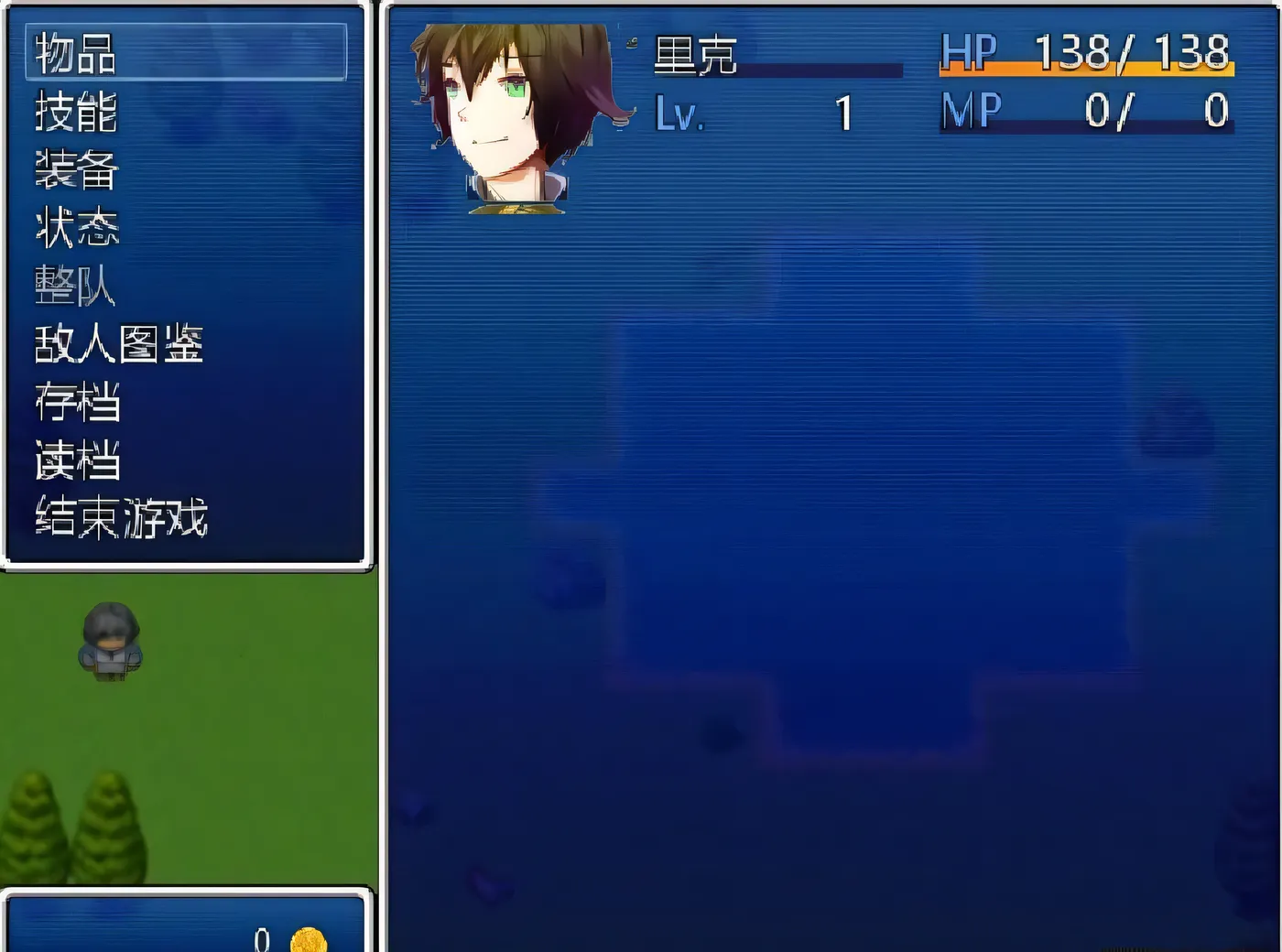This screenshot has width=1282, height=952.
Task: Click the Lv. level indicator
Action: (x=678, y=114)
